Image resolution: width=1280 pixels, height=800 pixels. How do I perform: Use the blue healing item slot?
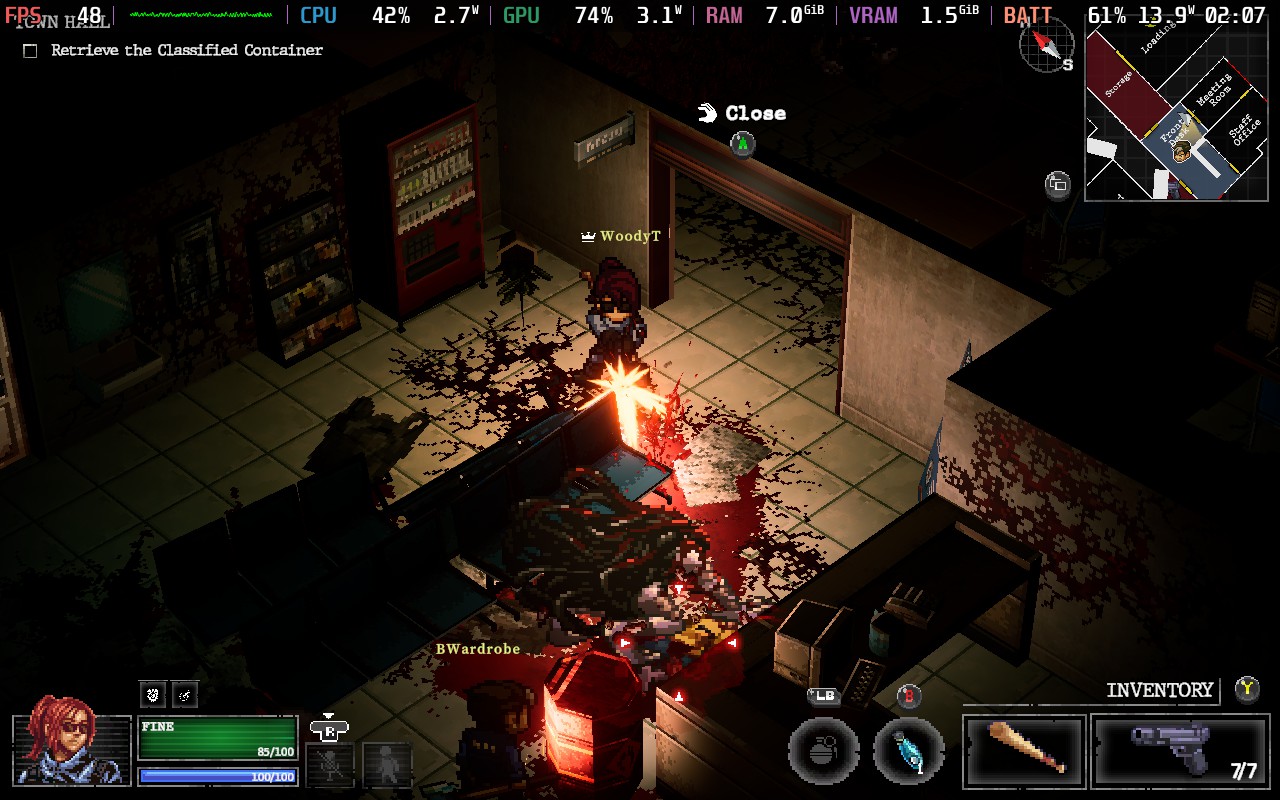pos(909,751)
